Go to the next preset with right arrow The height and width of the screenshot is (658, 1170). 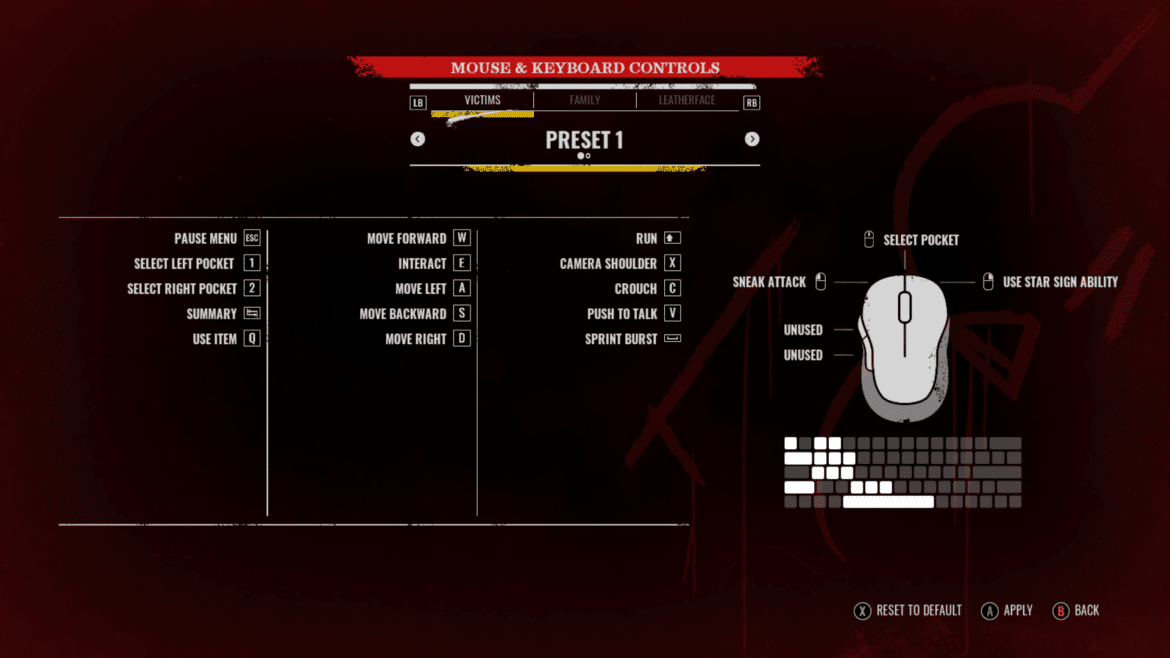tap(752, 139)
